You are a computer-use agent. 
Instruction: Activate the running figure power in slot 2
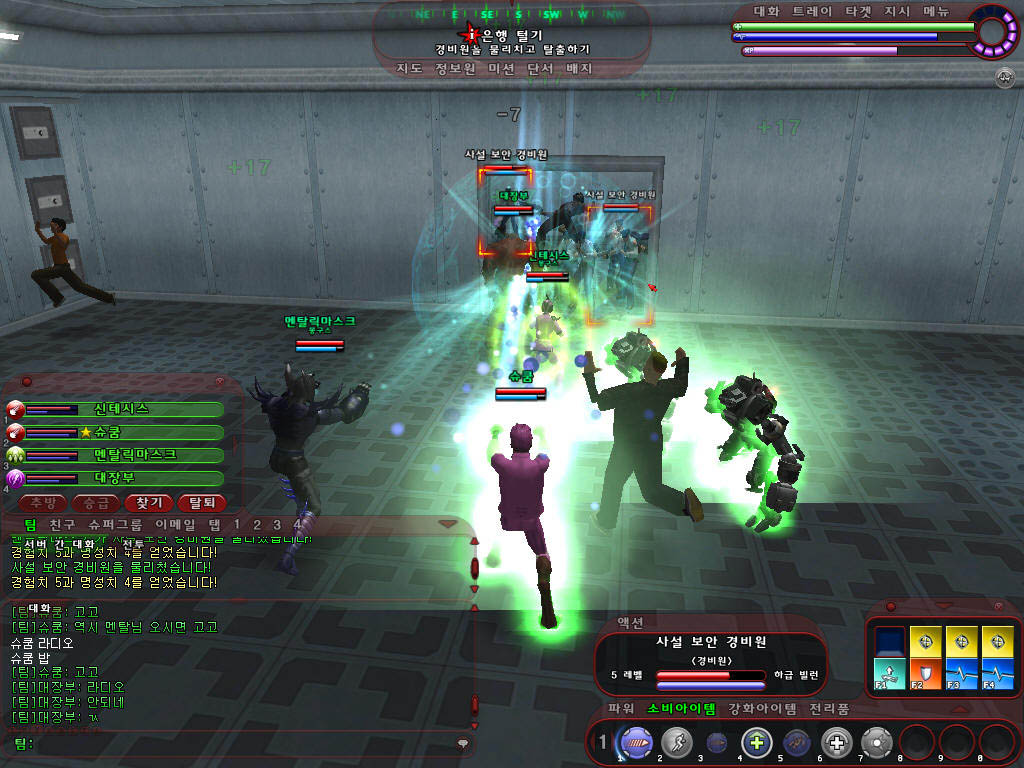[675, 742]
